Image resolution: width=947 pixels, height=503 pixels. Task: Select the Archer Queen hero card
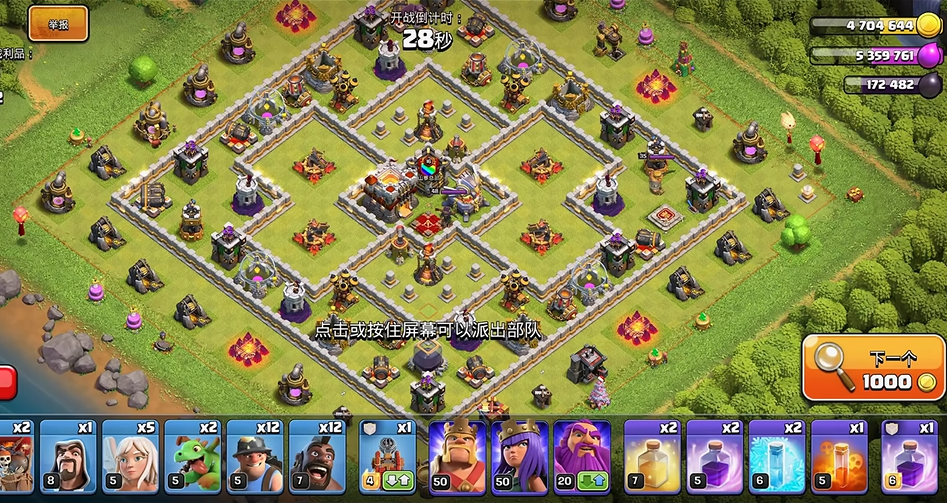(x=519, y=458)
